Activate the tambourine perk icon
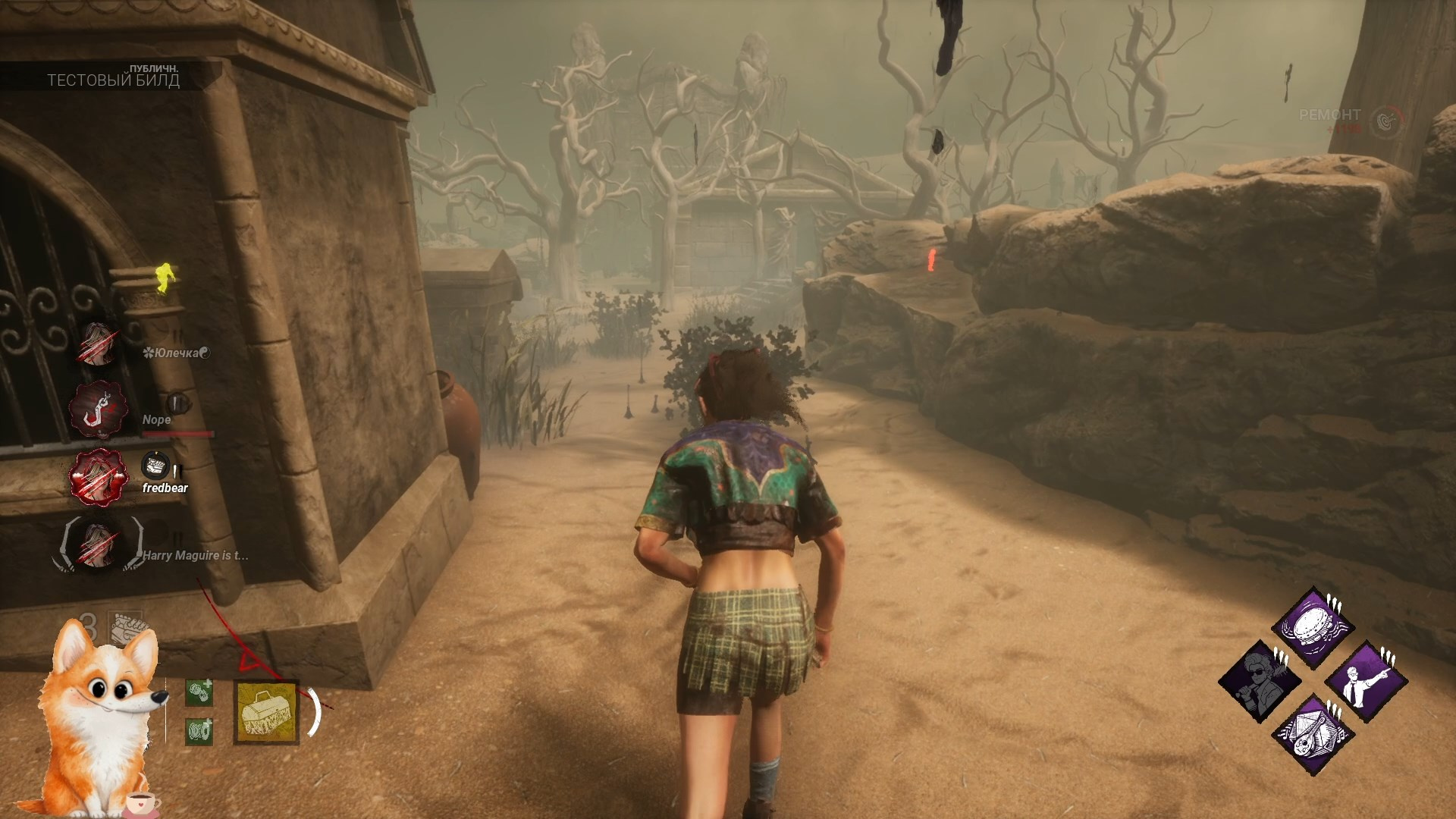The height and width of the screenshot is (819, 1456). [1313, 629]
